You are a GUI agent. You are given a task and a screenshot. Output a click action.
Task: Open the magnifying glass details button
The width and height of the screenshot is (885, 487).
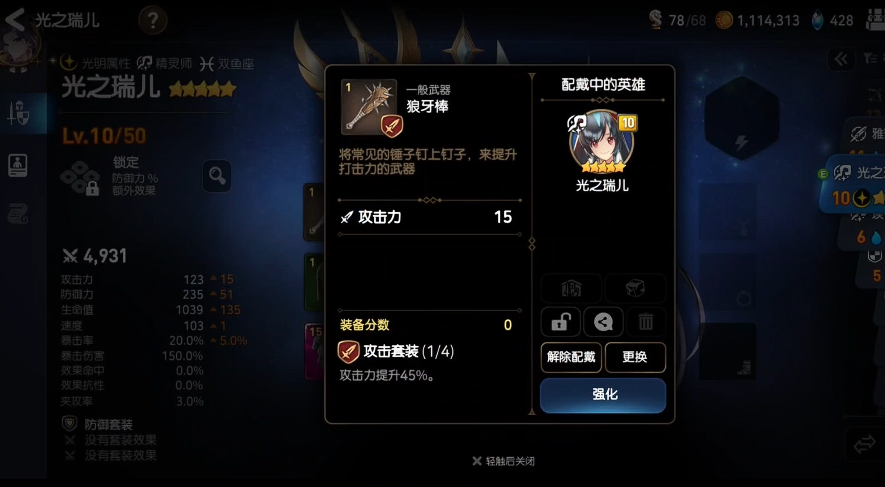click(217, 177)
